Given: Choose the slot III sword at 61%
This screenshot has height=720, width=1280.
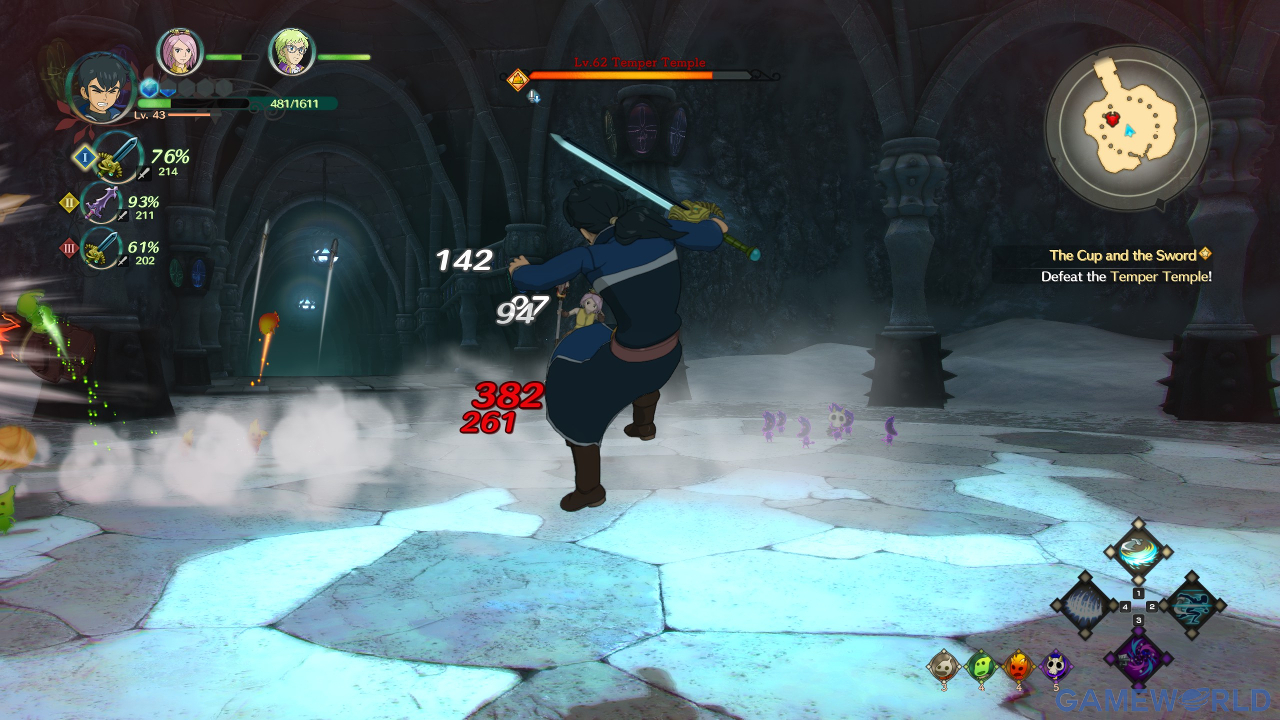Looking at the screenshot, I should click(103, 248).
